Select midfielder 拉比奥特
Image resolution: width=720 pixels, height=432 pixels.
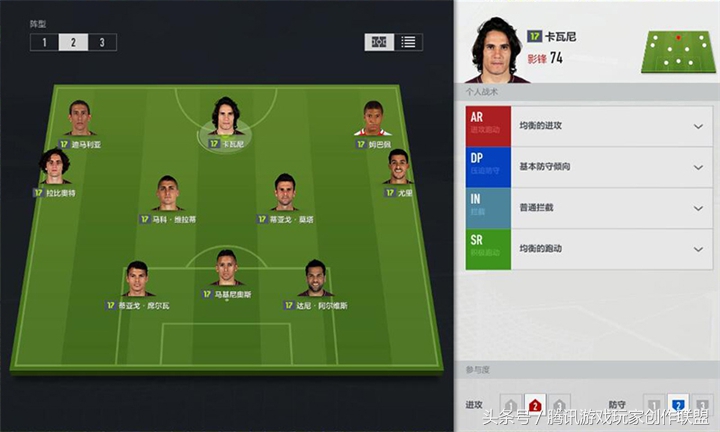(55, 168)
